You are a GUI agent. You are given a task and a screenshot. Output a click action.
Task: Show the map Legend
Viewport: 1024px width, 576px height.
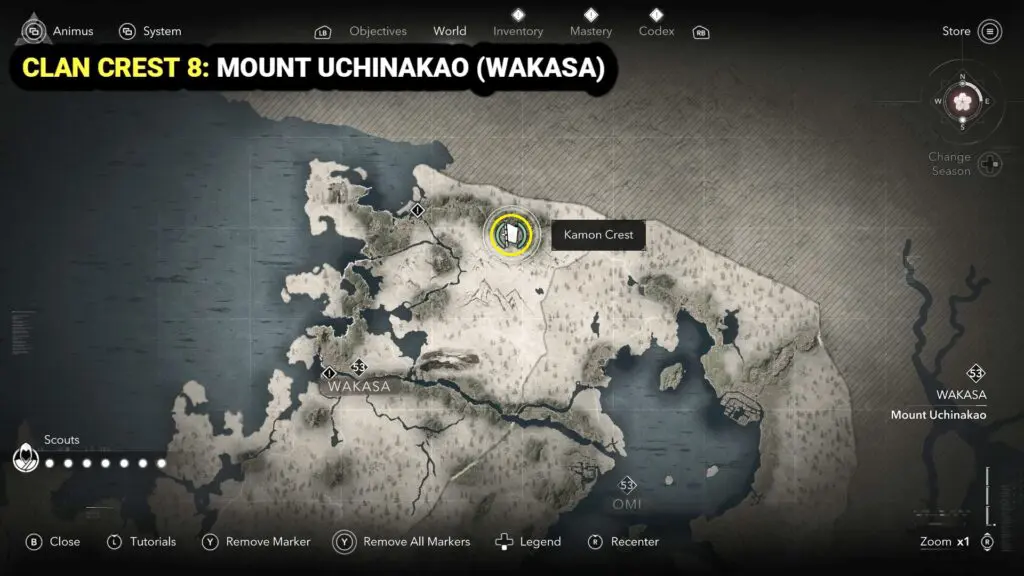point(528,542)
